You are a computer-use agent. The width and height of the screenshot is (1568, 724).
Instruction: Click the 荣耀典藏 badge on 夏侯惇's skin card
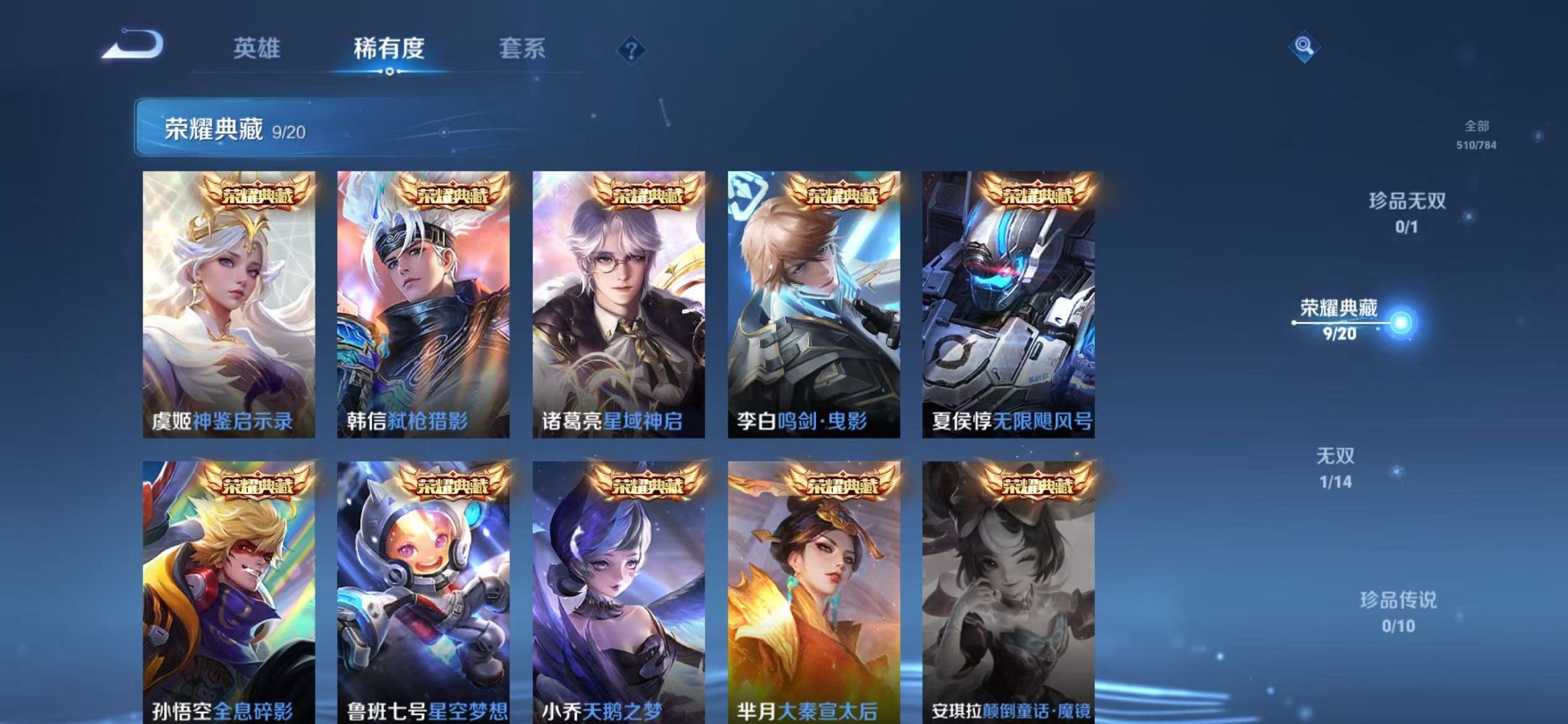click(x=1035, y=192)
